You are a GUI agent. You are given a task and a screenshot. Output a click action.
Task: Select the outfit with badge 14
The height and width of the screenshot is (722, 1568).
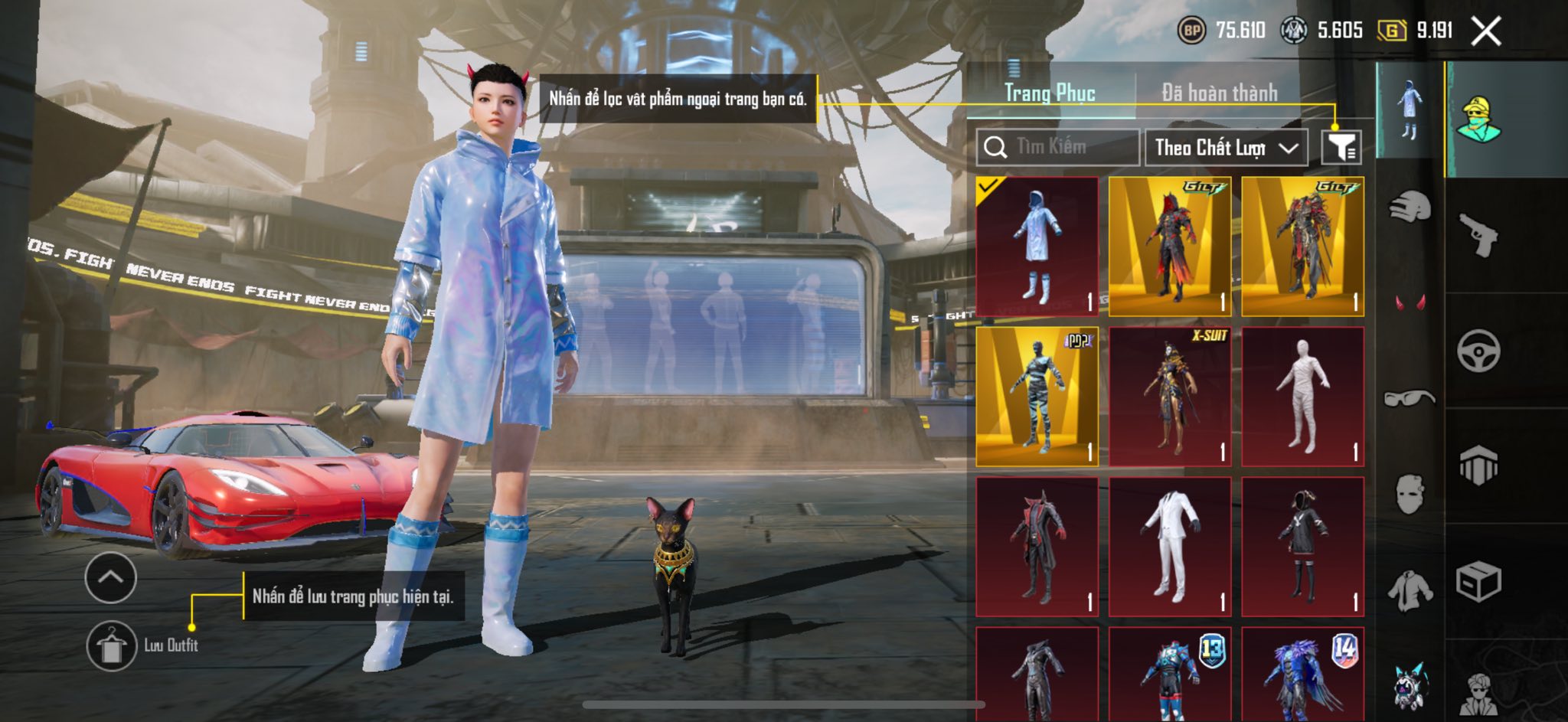pos(1302,674)
